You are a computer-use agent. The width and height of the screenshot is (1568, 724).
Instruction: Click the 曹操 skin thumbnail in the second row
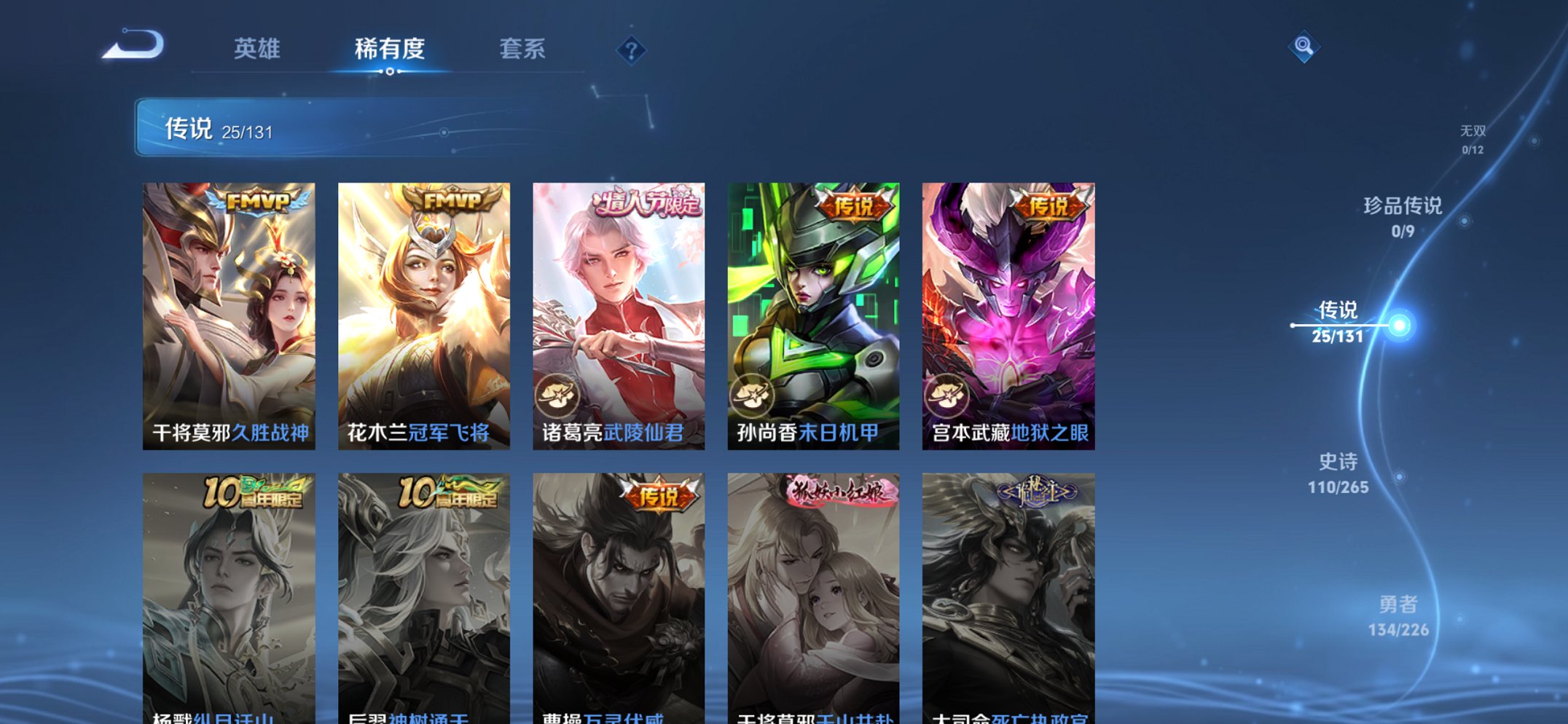619,590
